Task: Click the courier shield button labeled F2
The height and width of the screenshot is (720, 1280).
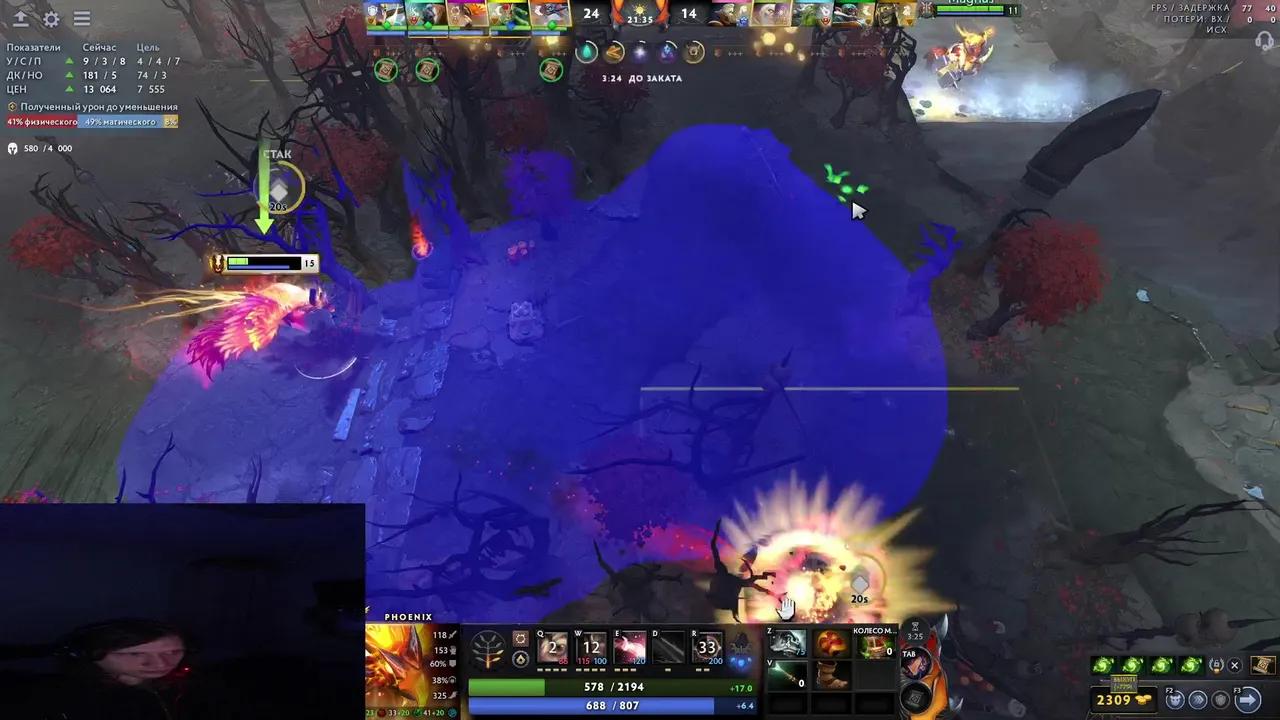Action: click(1173, 700)
